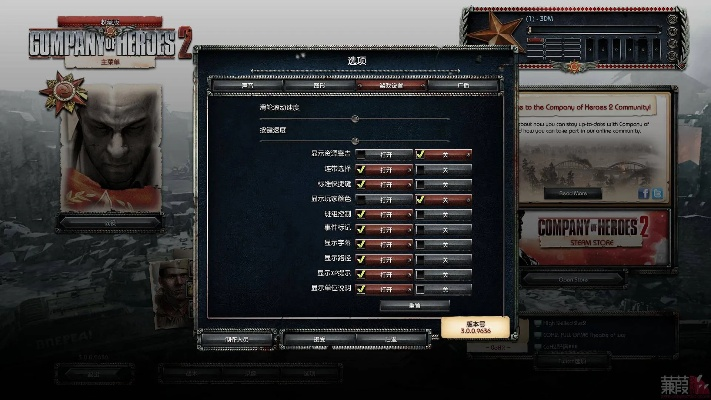This screenshot has height=400, width=711.
Task: Open the Facebook icon link
Action: coord(643,193)
